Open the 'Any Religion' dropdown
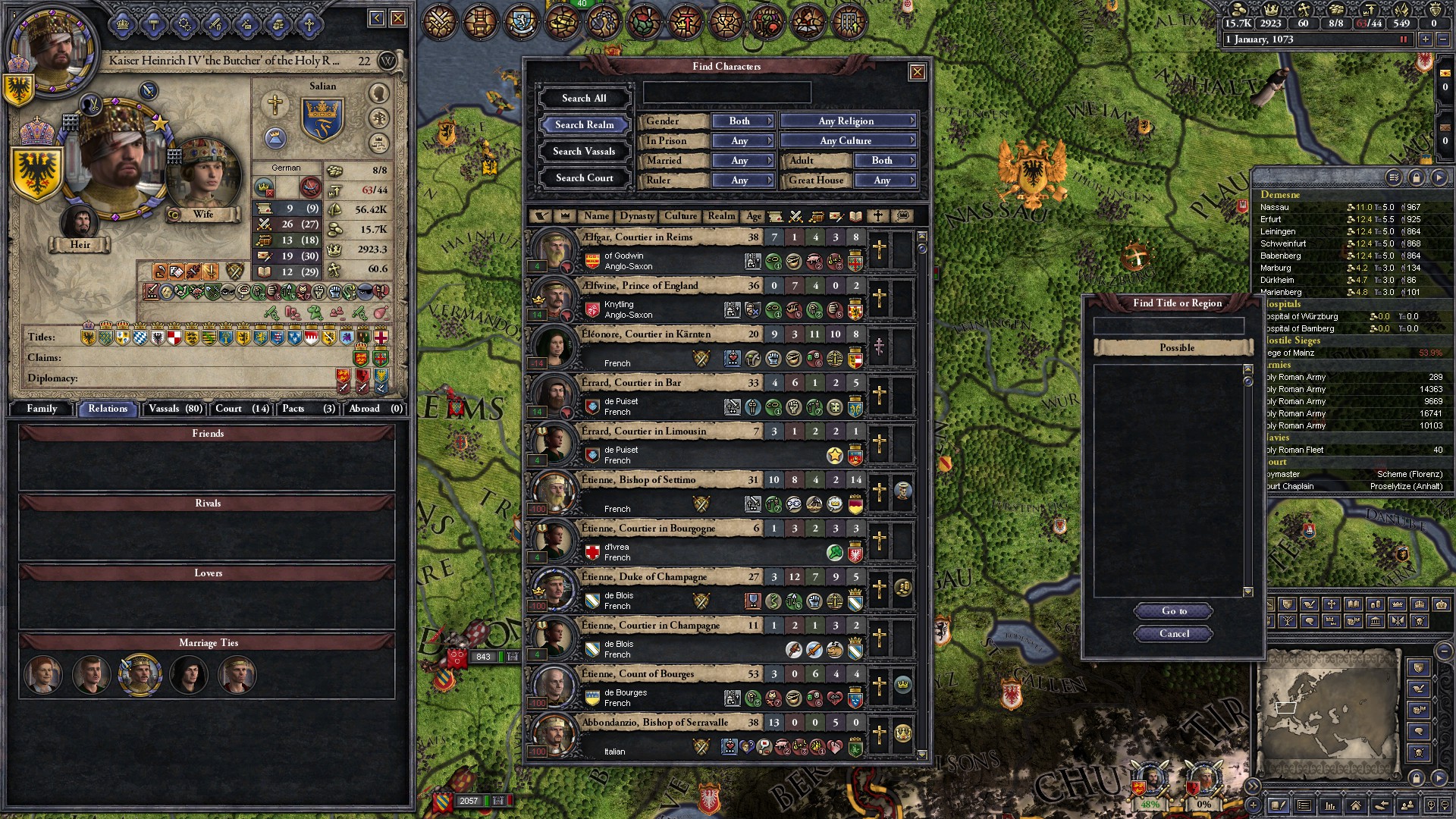 coord(848,121)
